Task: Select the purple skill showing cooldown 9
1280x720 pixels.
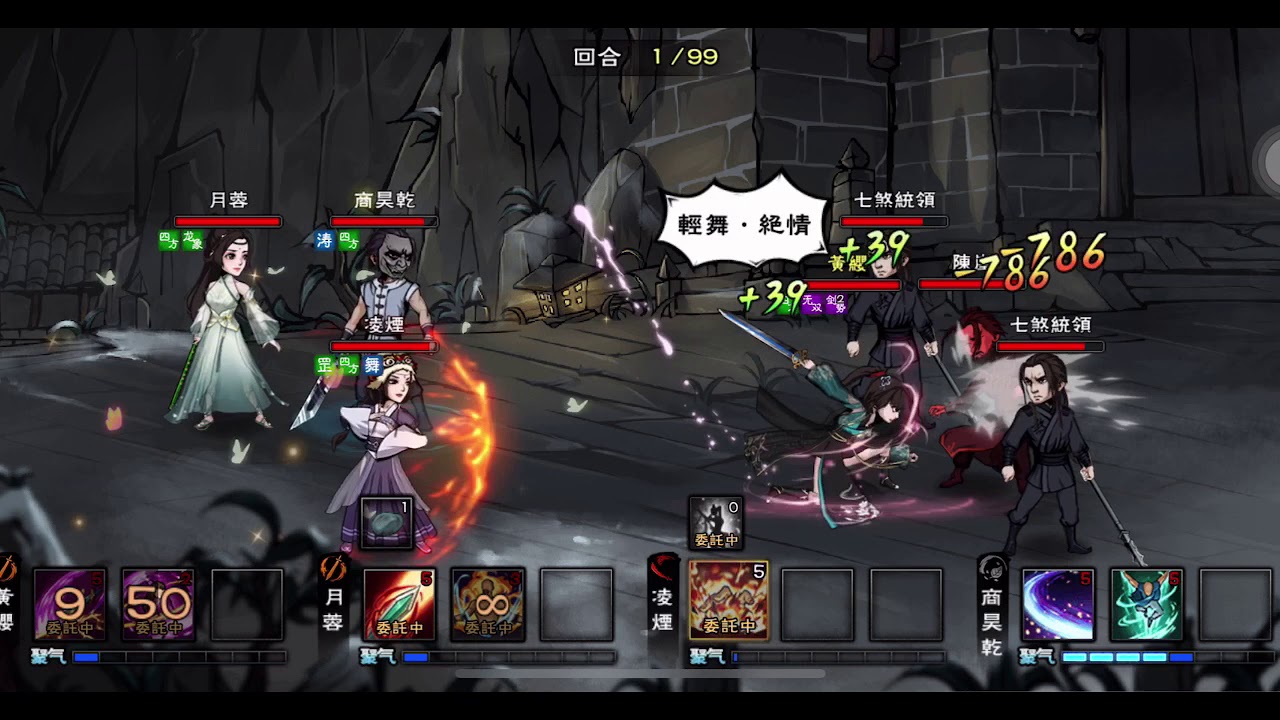Action: point(69,604)
